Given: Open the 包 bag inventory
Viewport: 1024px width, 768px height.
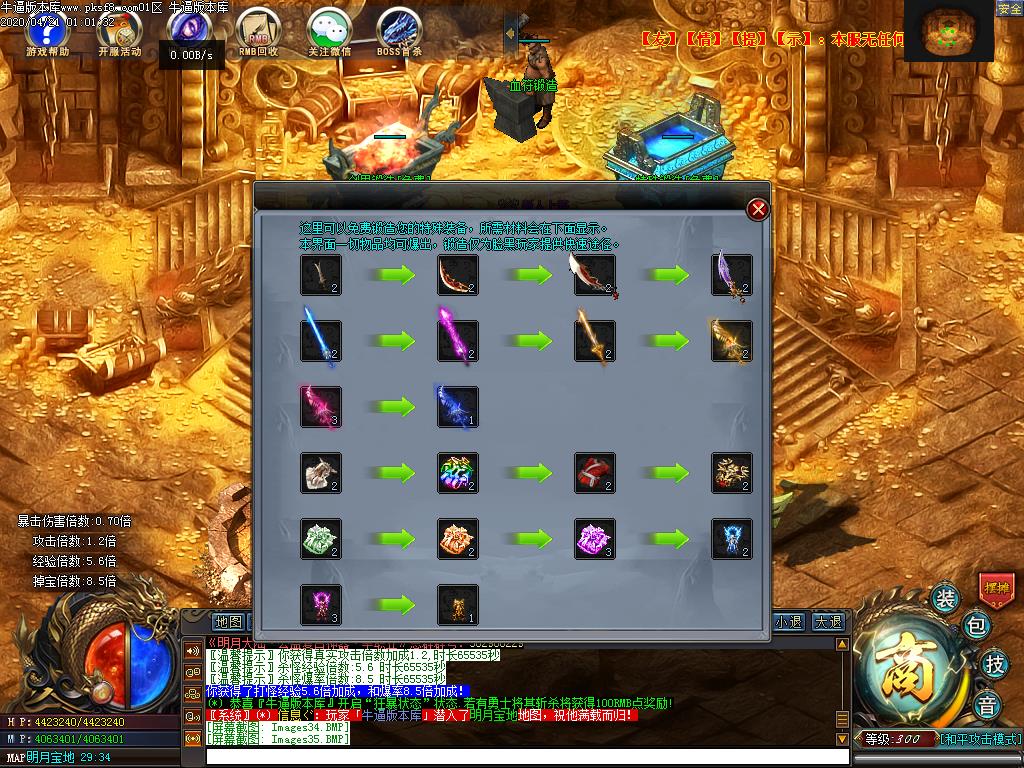Looking at the screenshot, I should pos(977,627).
